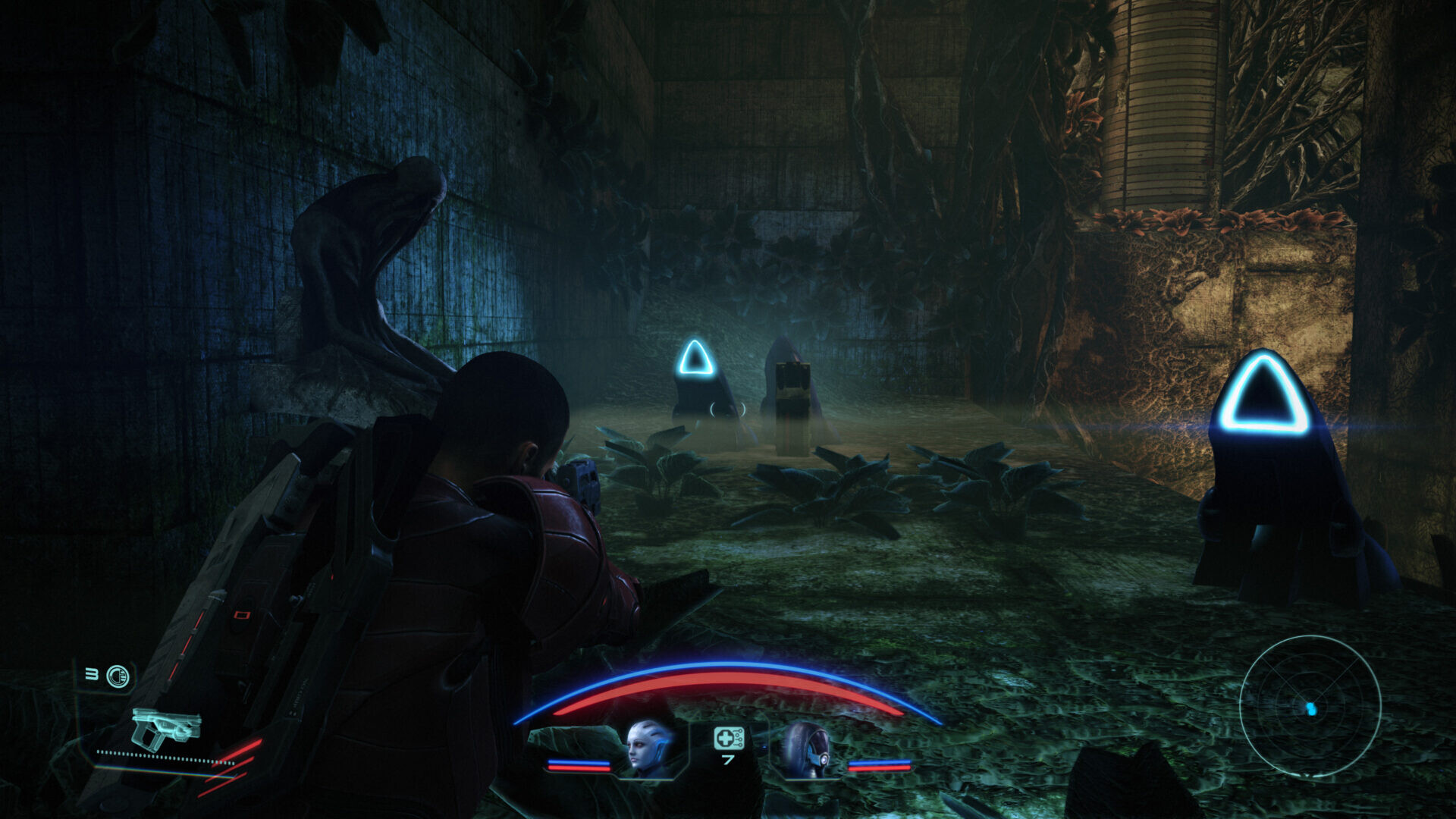Select the pistol weapon icon

[x=166, y=728]
